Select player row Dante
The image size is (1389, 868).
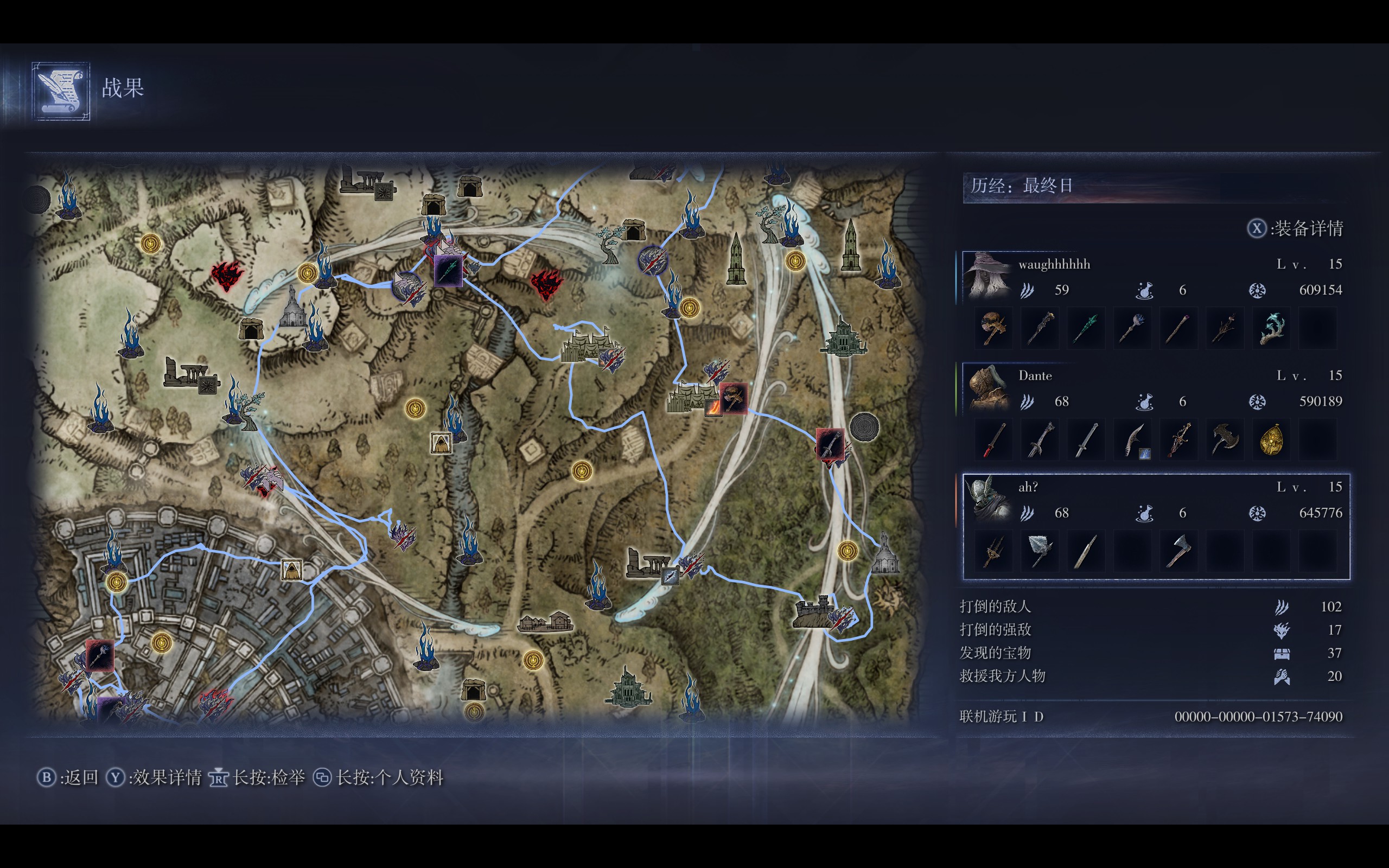click(x=1155, y=388)
